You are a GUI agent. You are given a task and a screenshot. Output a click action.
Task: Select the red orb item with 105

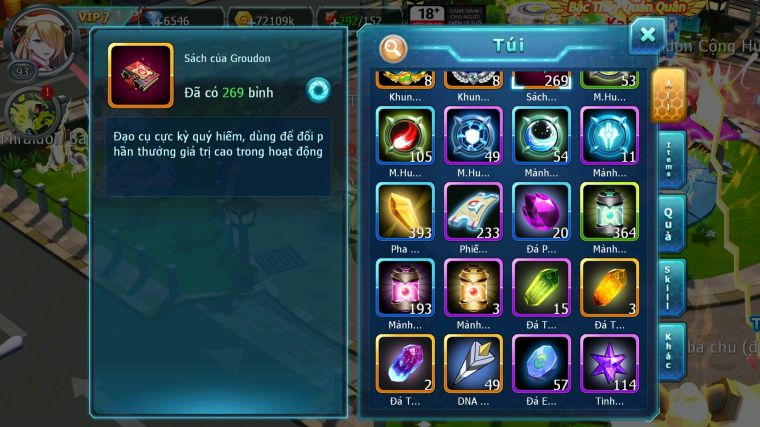[x=405, y=135]
